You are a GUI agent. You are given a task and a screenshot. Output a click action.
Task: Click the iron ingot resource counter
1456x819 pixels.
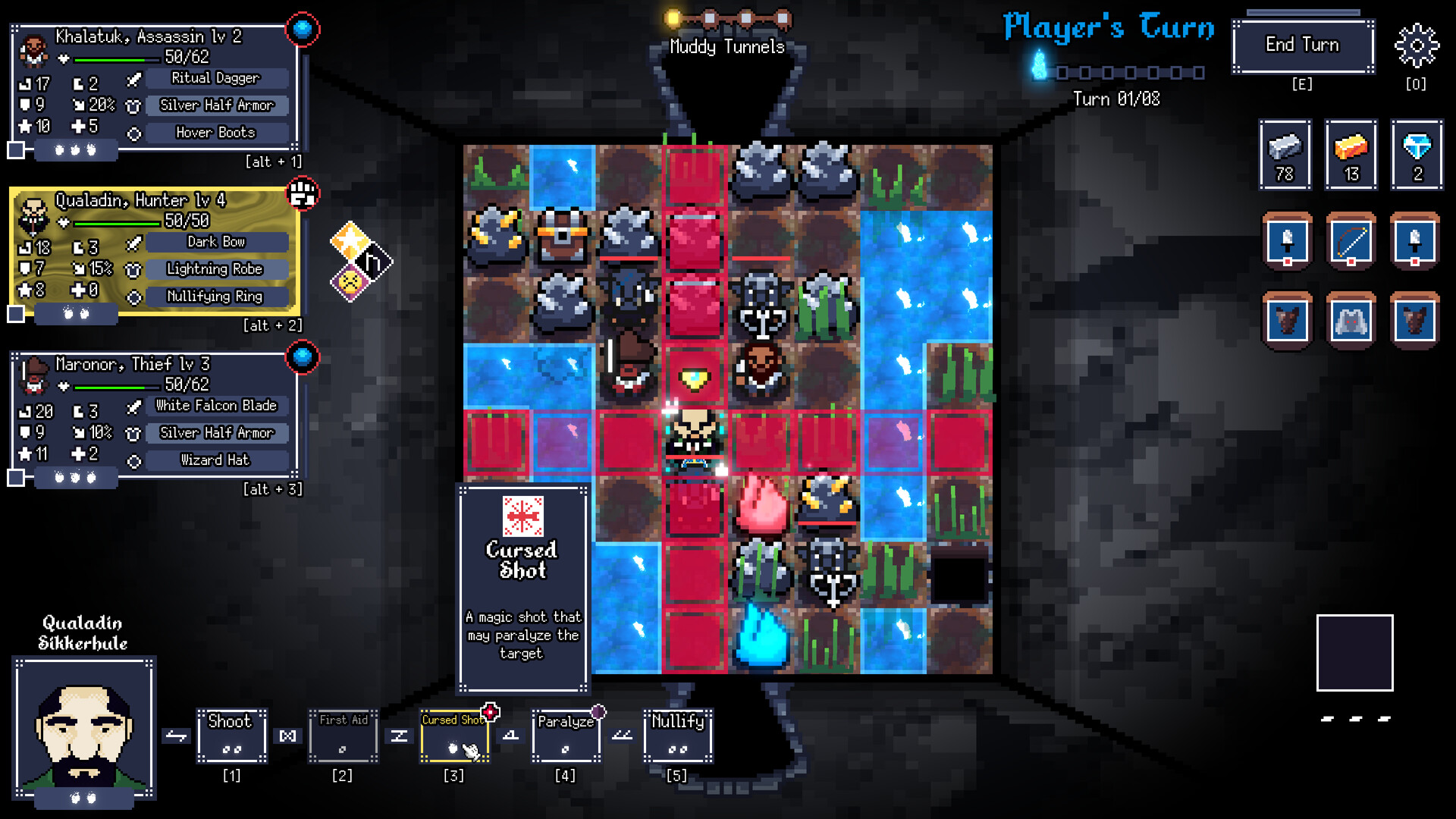click(x=1286, y=154)
